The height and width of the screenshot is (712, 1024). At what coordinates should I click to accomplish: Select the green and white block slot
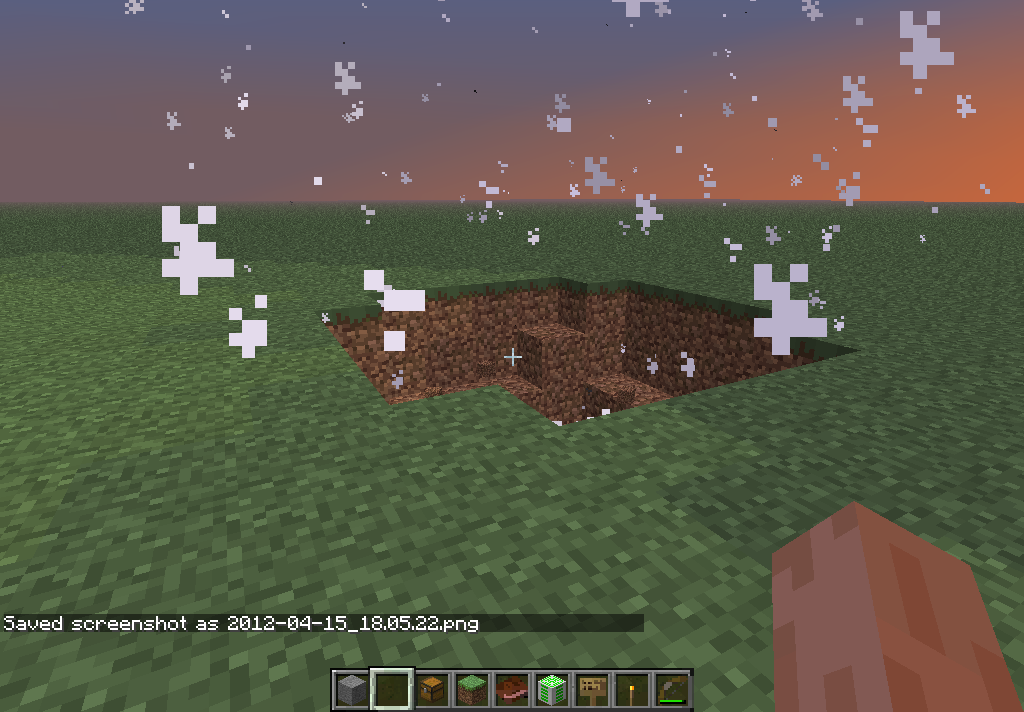click(552, 690)
